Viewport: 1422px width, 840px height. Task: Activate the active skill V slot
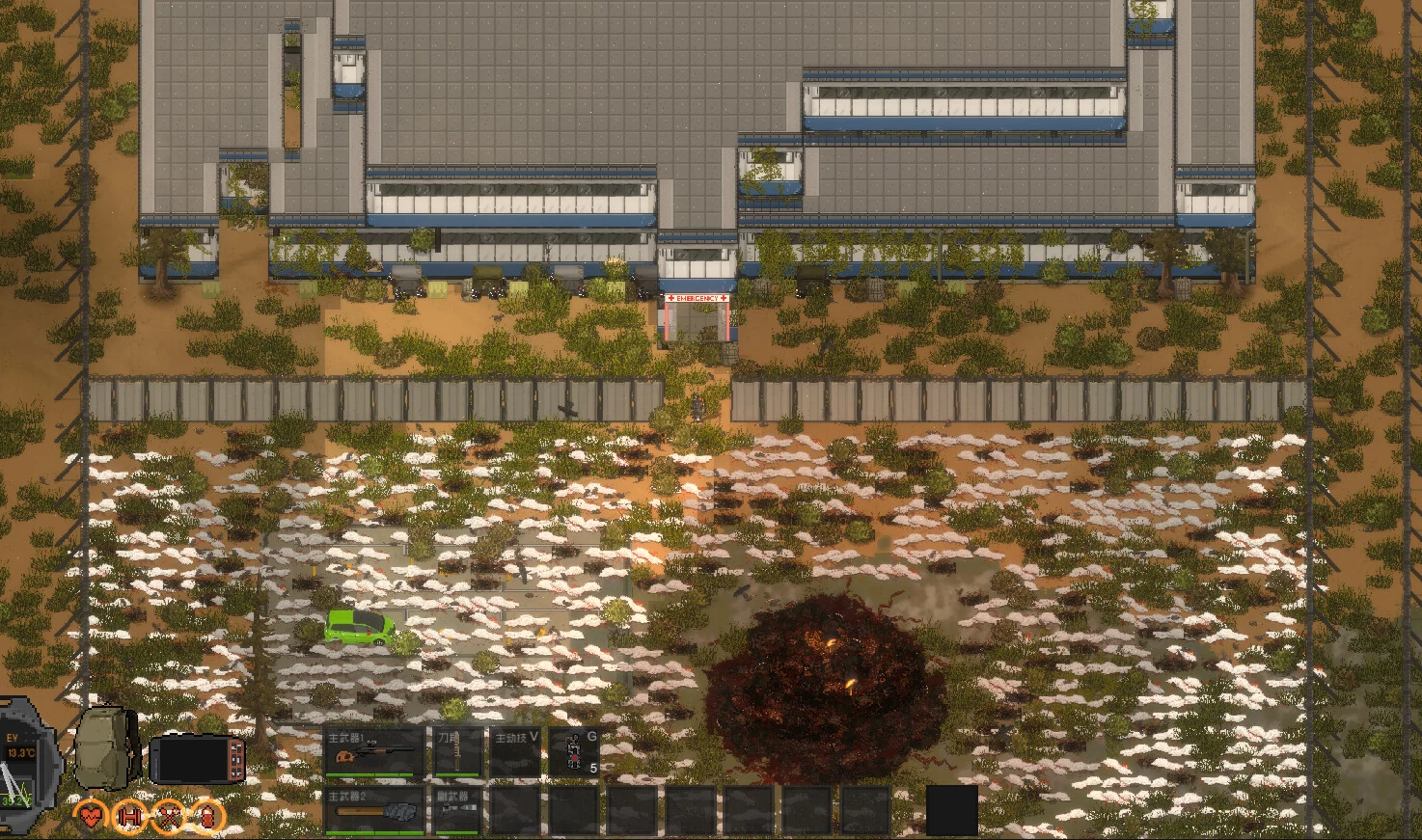[x=515, y=752]
